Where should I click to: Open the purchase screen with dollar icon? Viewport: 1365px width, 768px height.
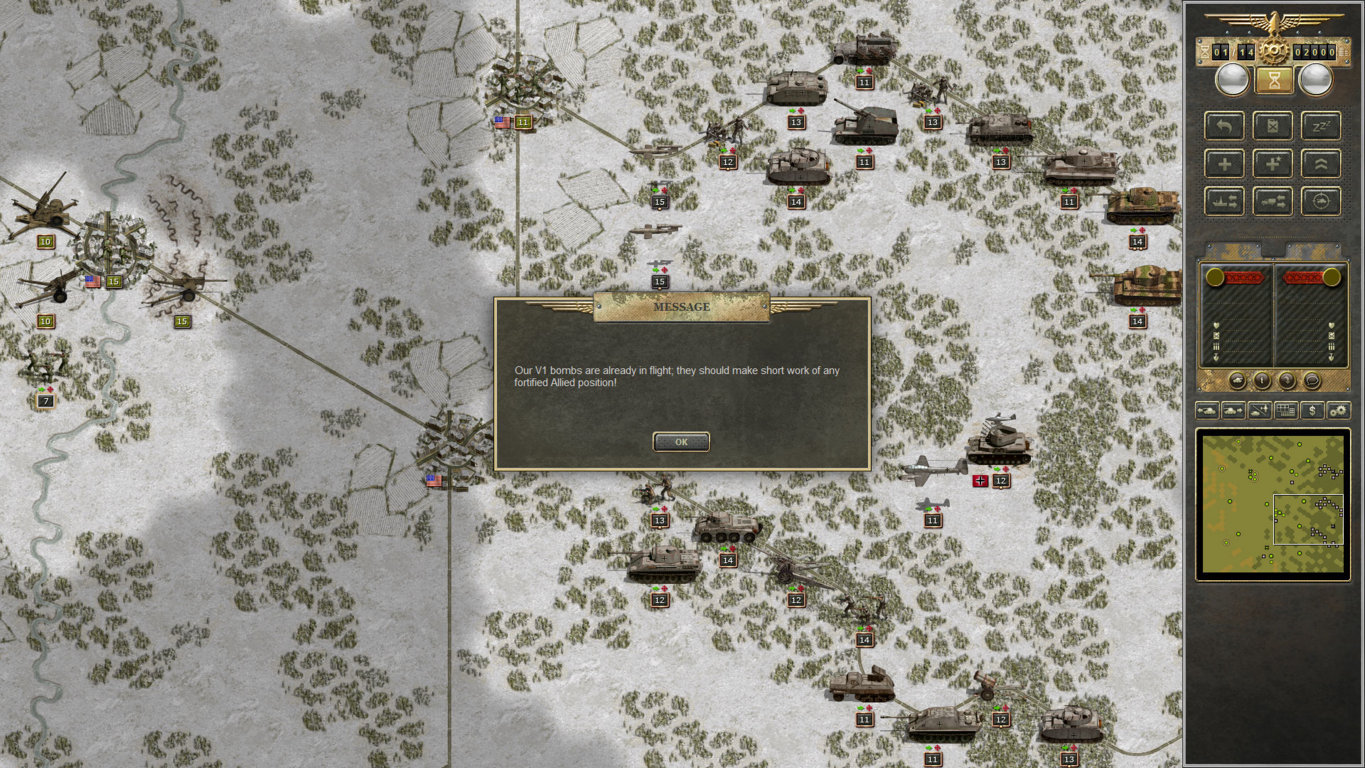(1312, 410)
